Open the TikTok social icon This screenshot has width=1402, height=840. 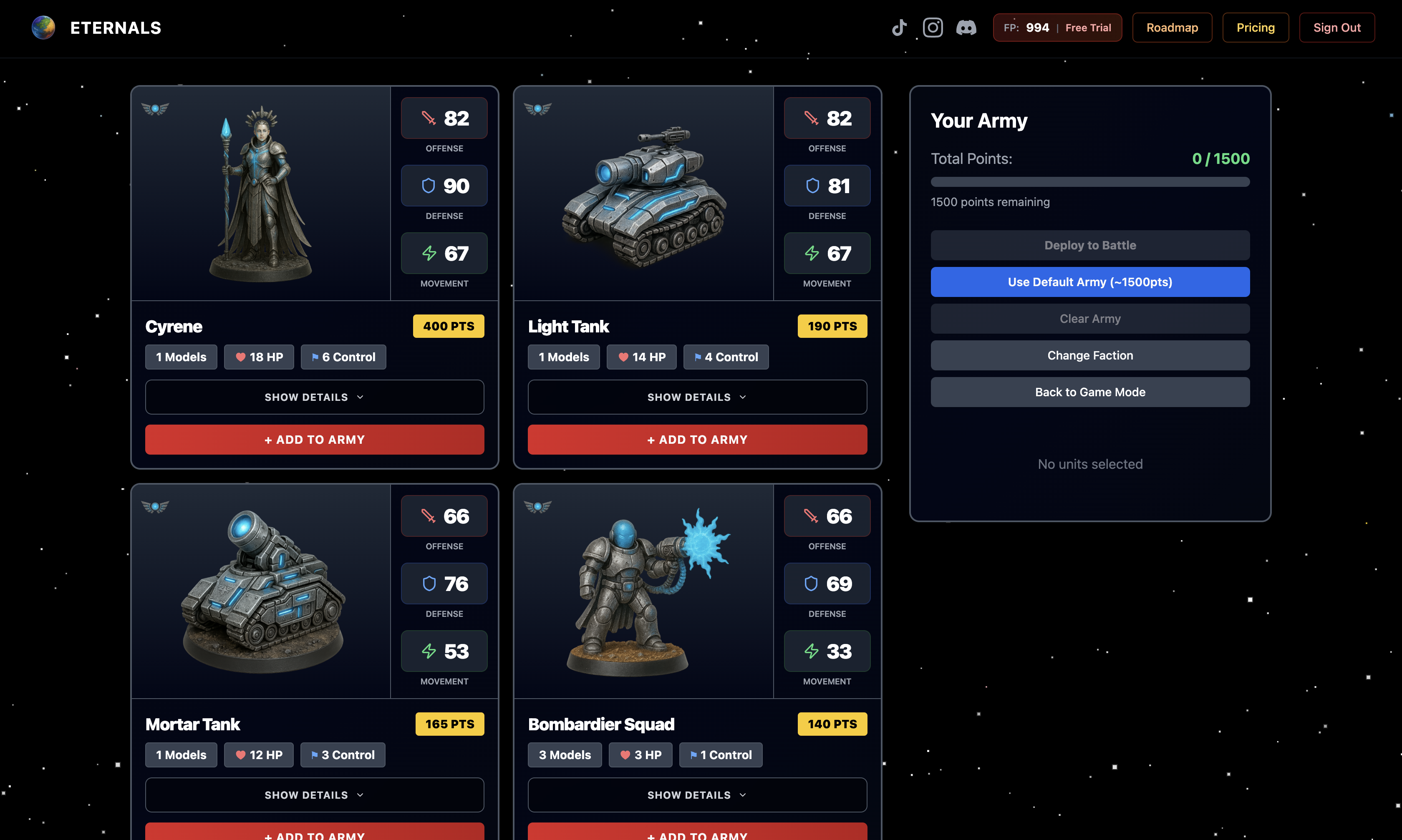[899, 27]
